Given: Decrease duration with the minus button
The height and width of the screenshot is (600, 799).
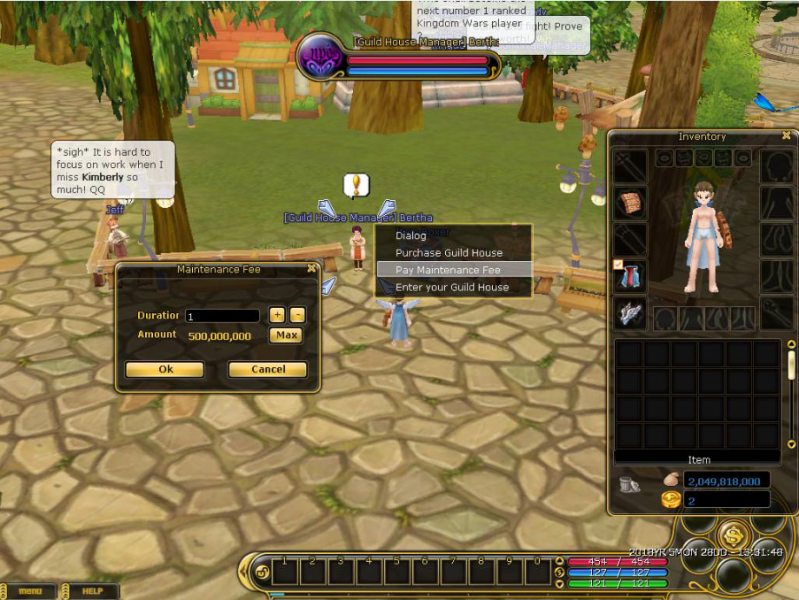Looking at the screenshot, I should pos(297,315).
